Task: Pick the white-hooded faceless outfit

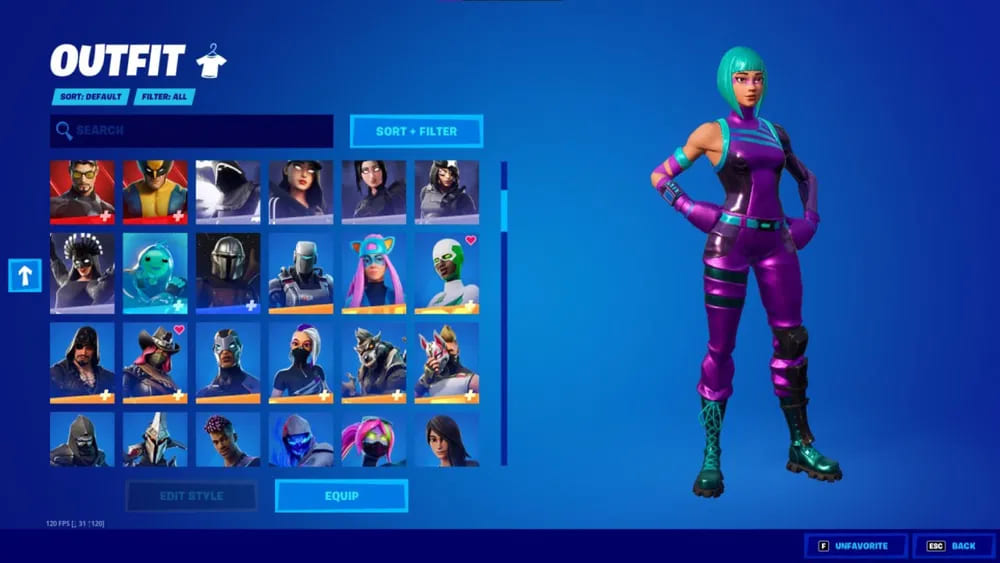Action: 228,191
